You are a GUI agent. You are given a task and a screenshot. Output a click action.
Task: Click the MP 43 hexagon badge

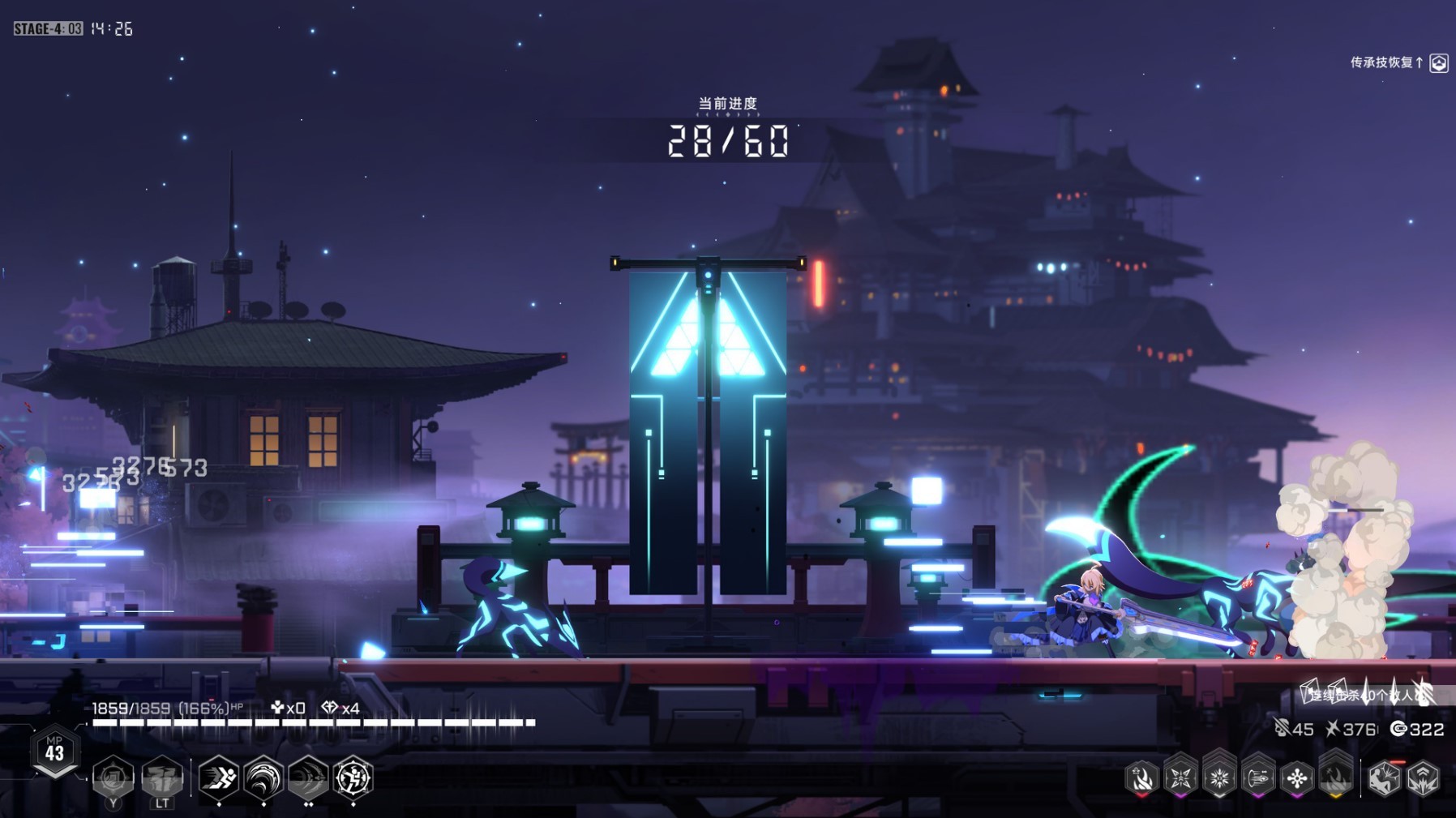(54, 750)
